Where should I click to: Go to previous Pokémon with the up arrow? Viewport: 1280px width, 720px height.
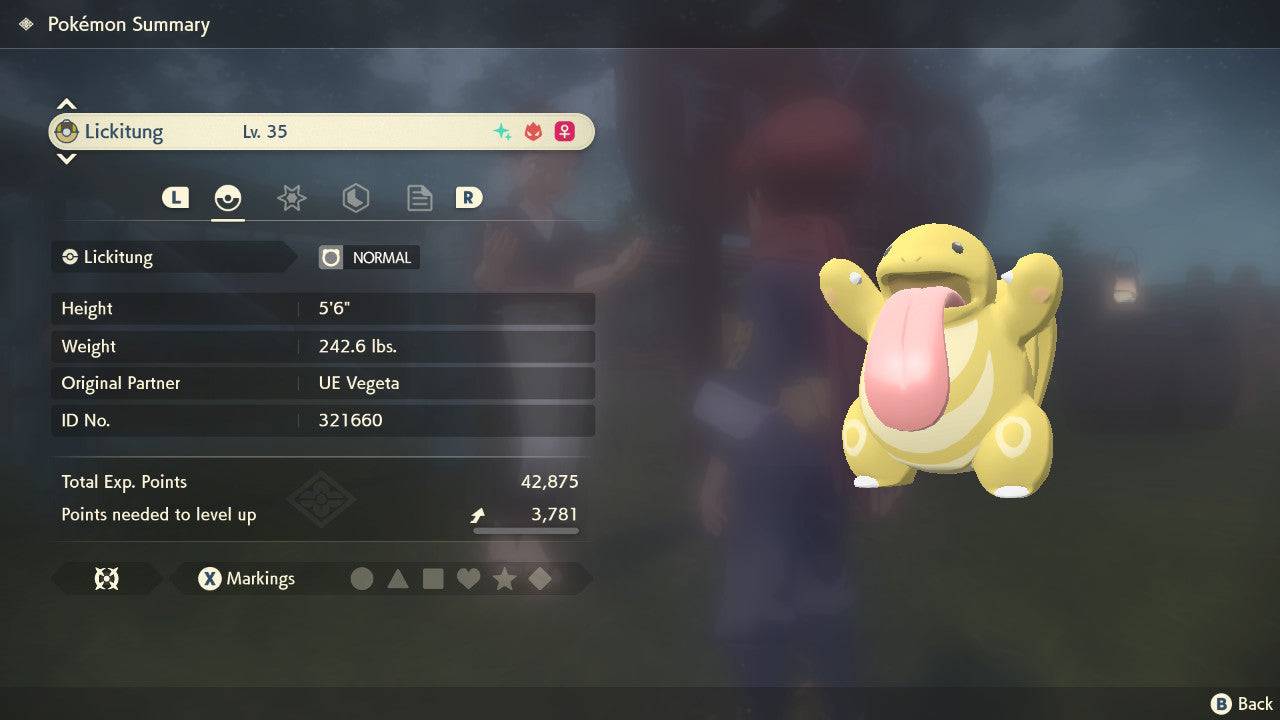[66, 104]
